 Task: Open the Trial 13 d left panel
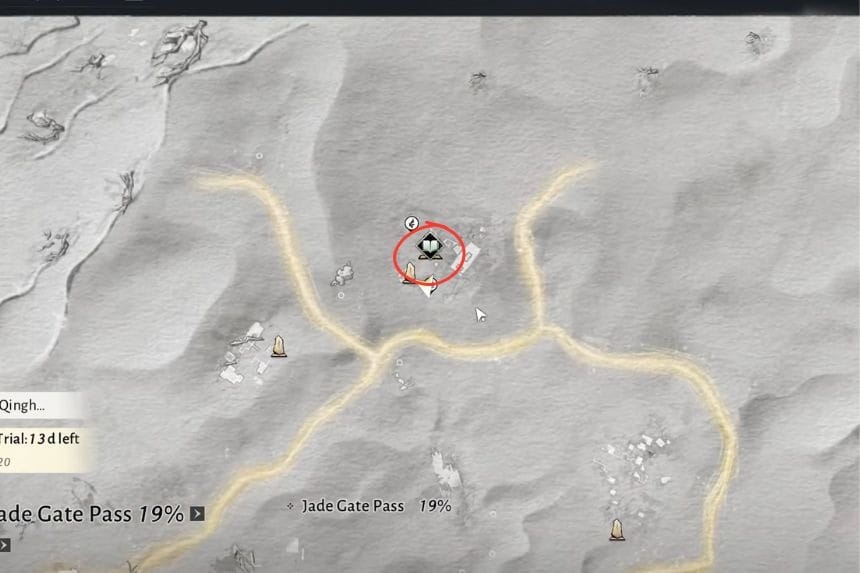40,438
